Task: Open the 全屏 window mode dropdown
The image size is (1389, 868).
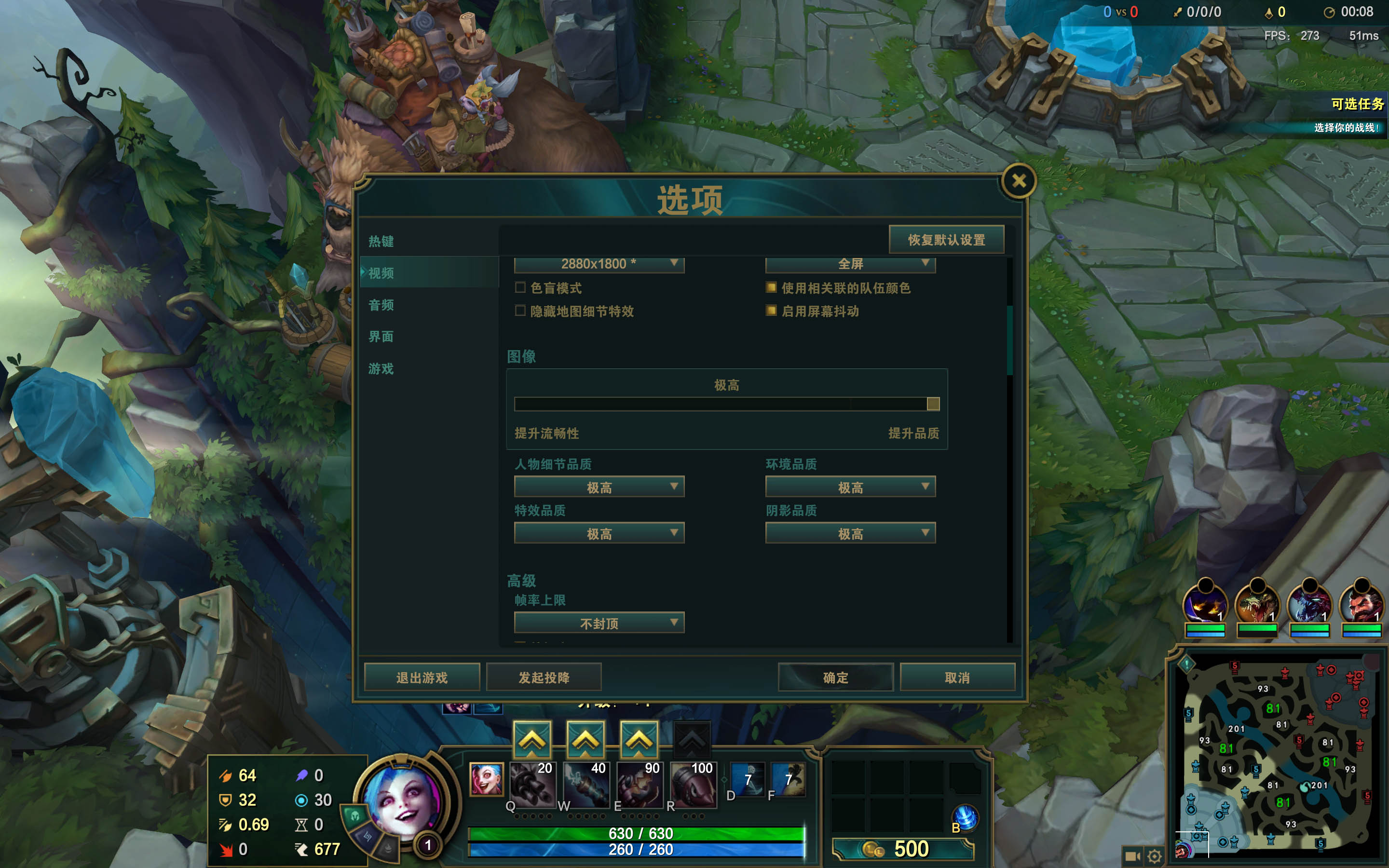Action: click(850, 264)
